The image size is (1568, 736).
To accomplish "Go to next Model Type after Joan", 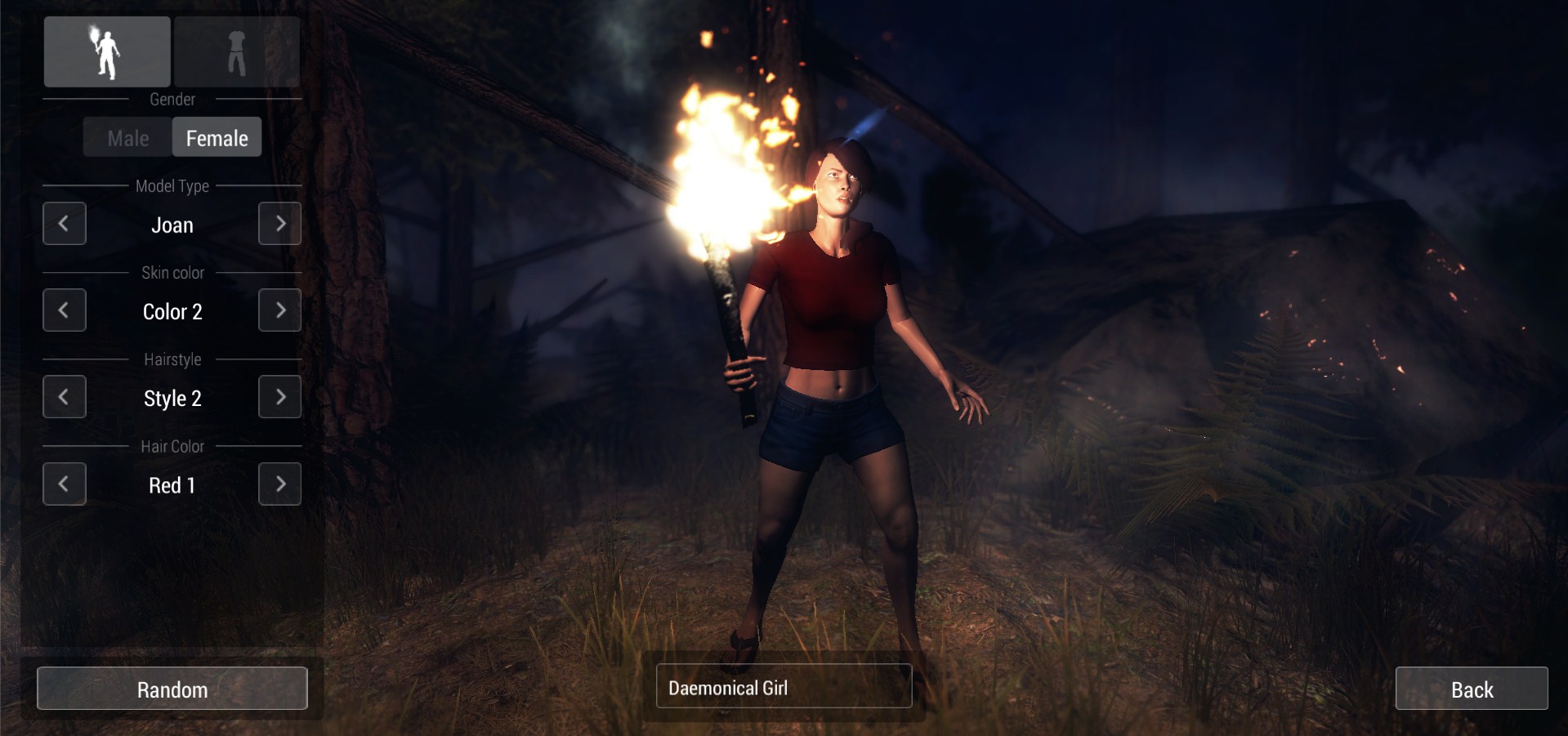I will tap(279, 224).
